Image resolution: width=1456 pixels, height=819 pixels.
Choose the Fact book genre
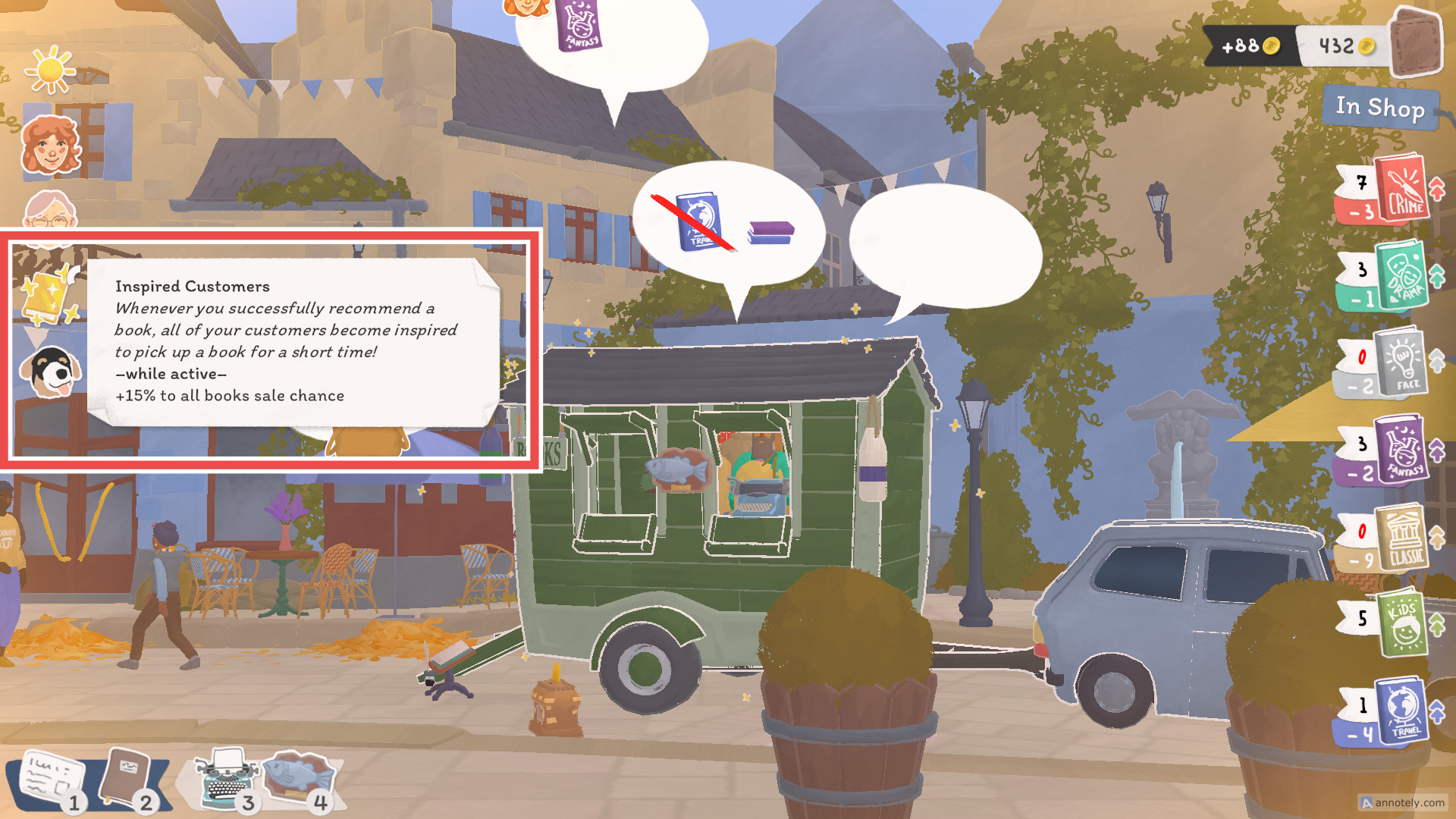pos(1402,362)
